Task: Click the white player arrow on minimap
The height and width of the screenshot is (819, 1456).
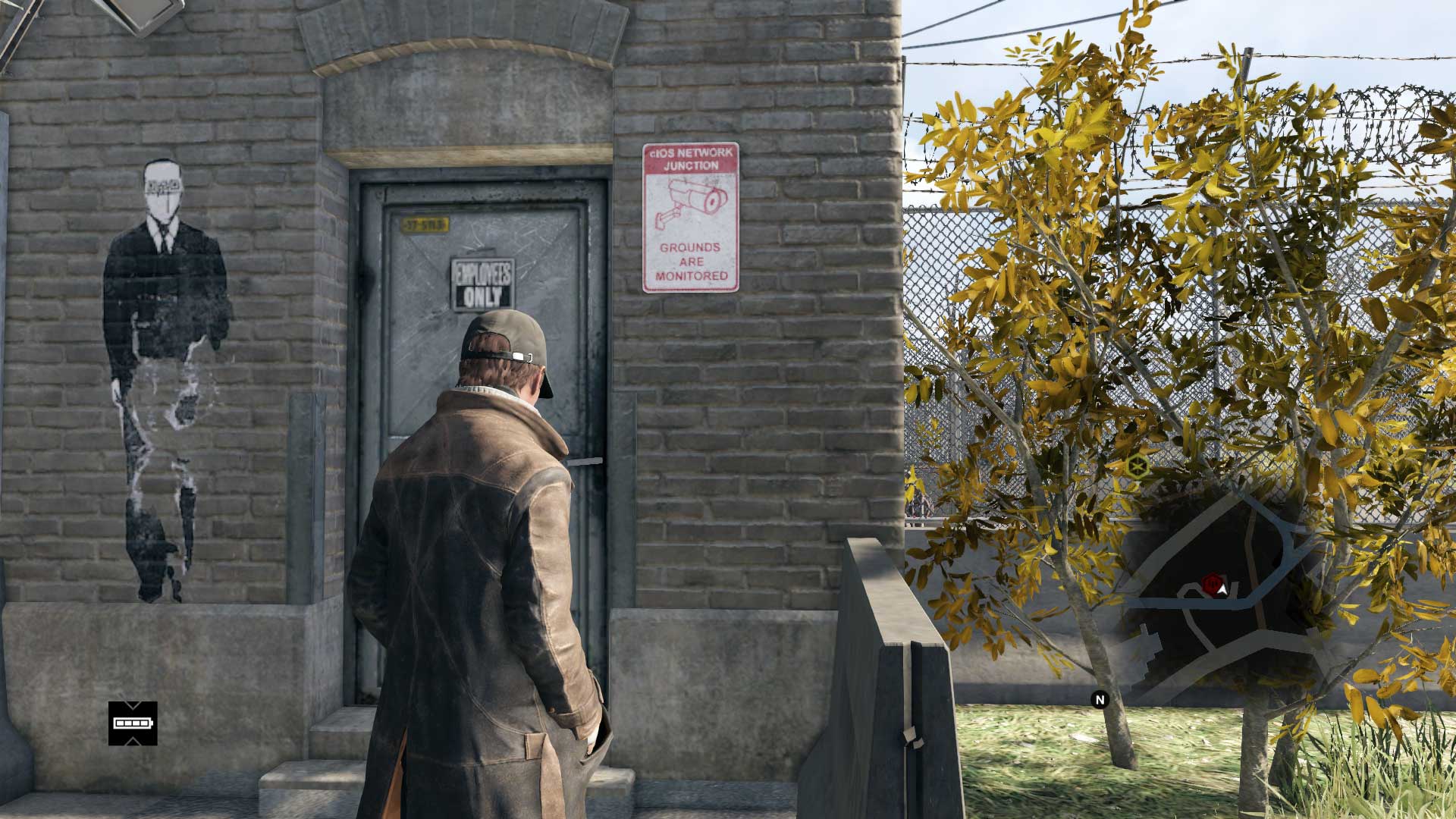Action: point(1222,588)
